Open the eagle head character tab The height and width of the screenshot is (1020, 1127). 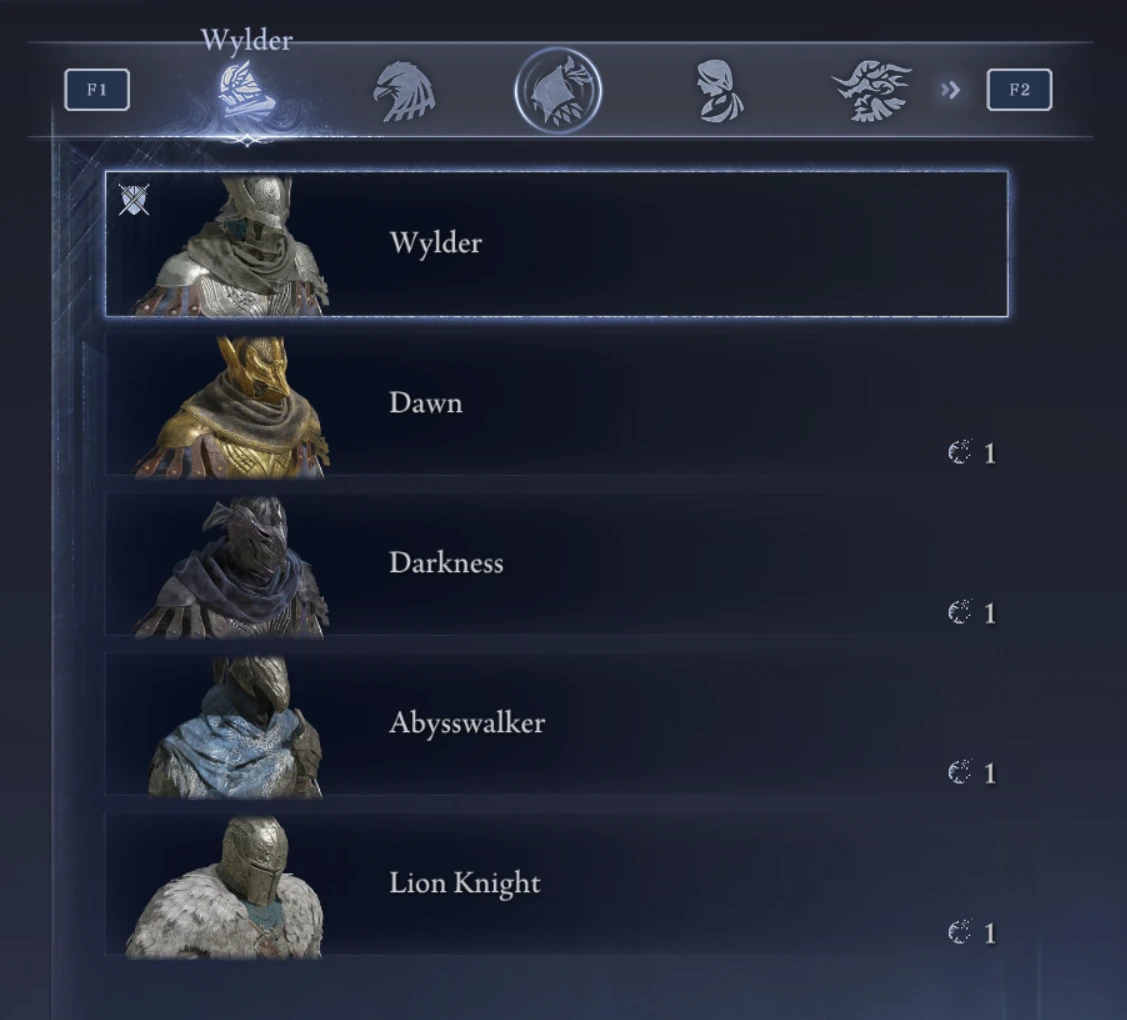(403, 91)
